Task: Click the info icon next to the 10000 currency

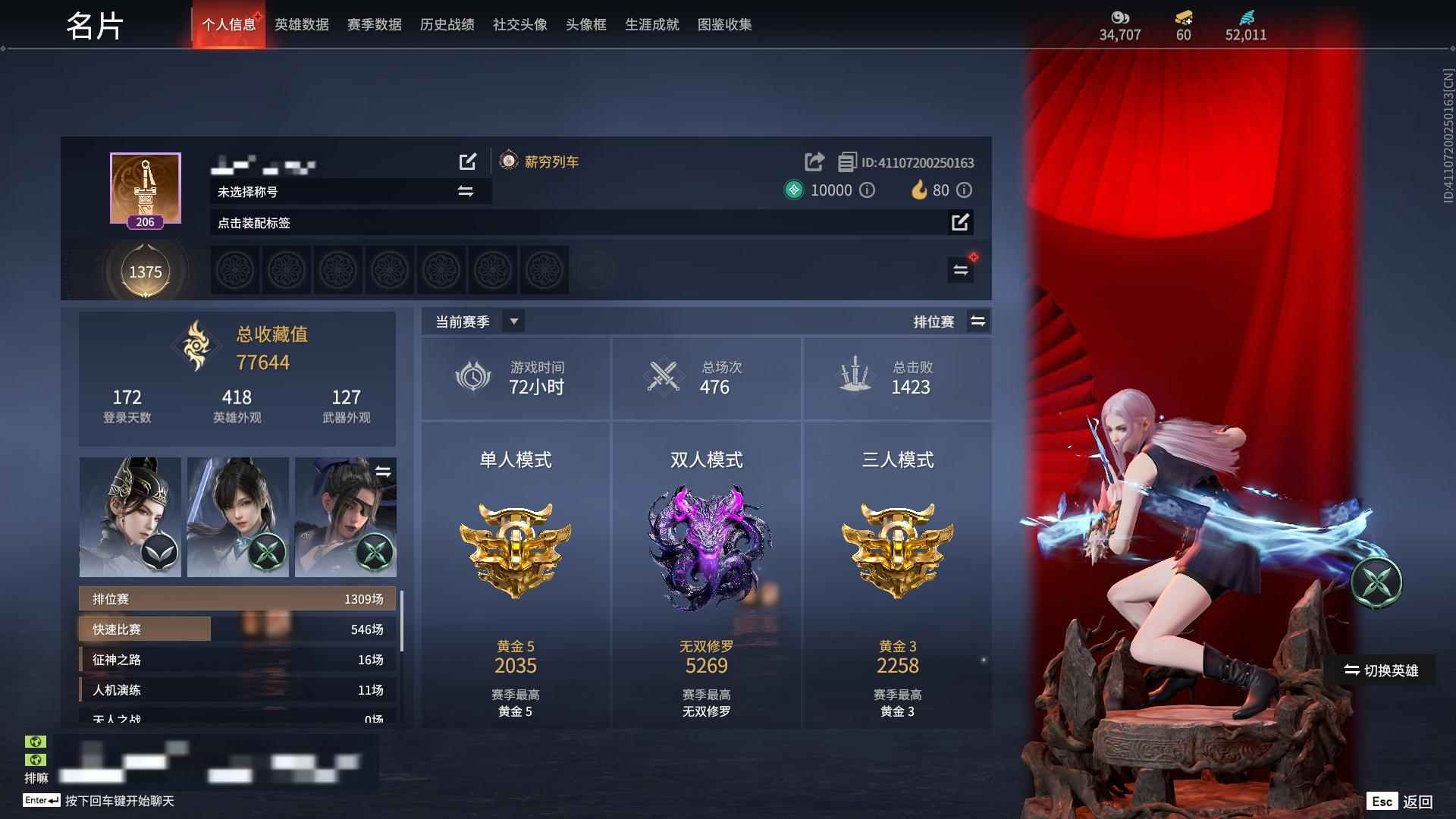Action: 869,190
